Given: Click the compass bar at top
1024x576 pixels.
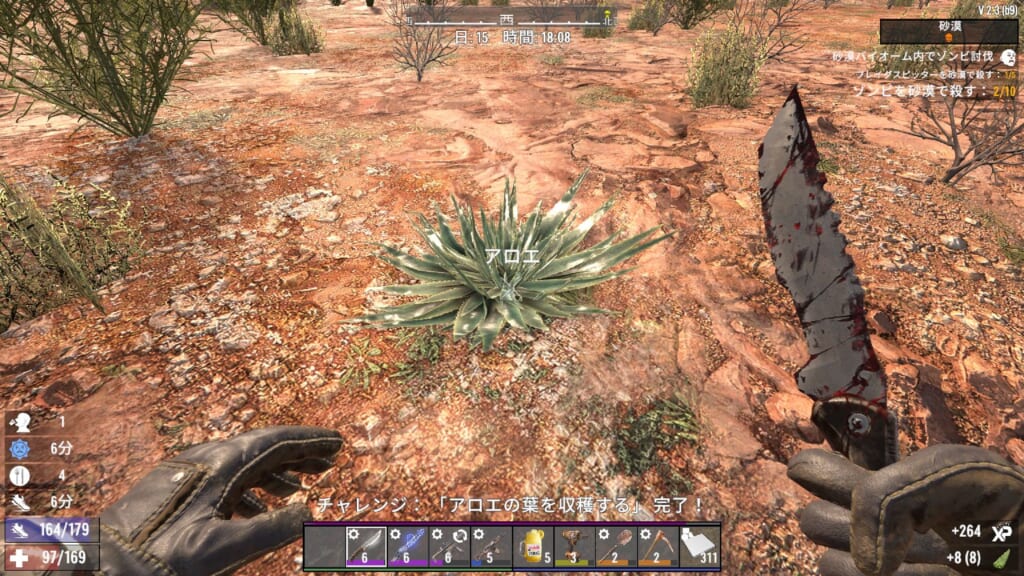Looking at the screenshot, I should (509, 19).
